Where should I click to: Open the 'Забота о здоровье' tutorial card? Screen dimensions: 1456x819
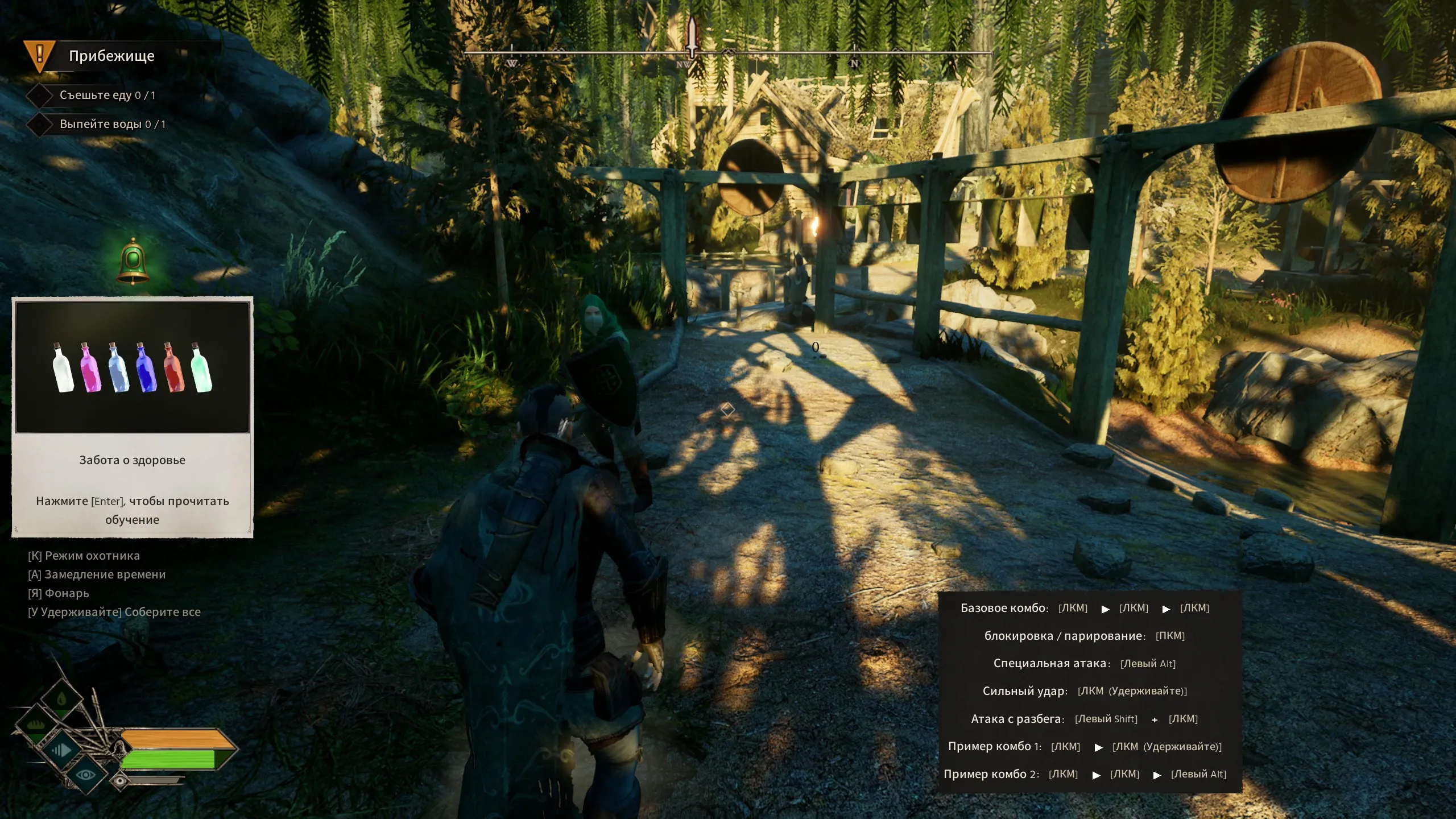(x=133, y=417)
